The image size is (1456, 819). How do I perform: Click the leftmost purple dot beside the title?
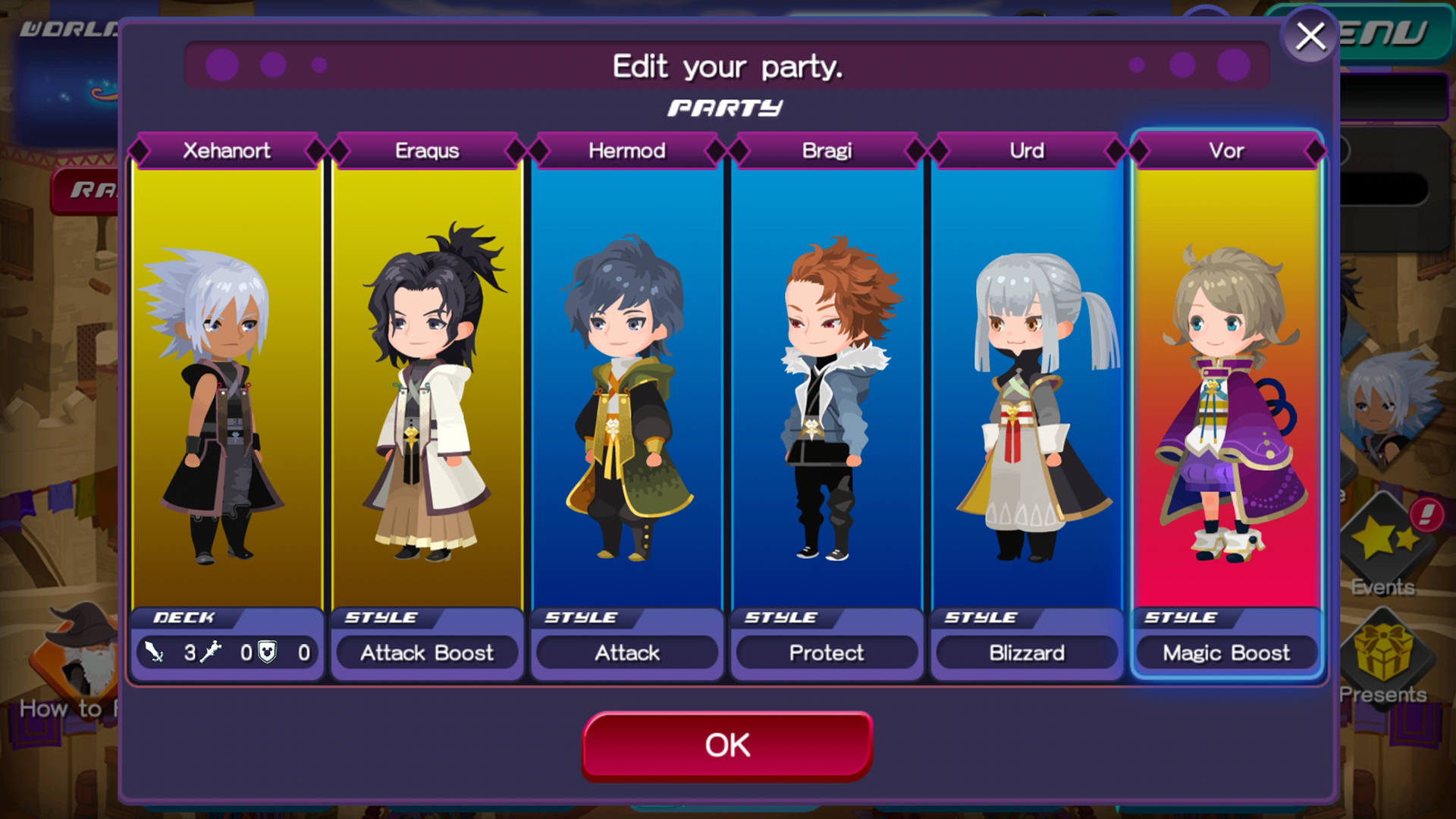[x=220, y=66]
